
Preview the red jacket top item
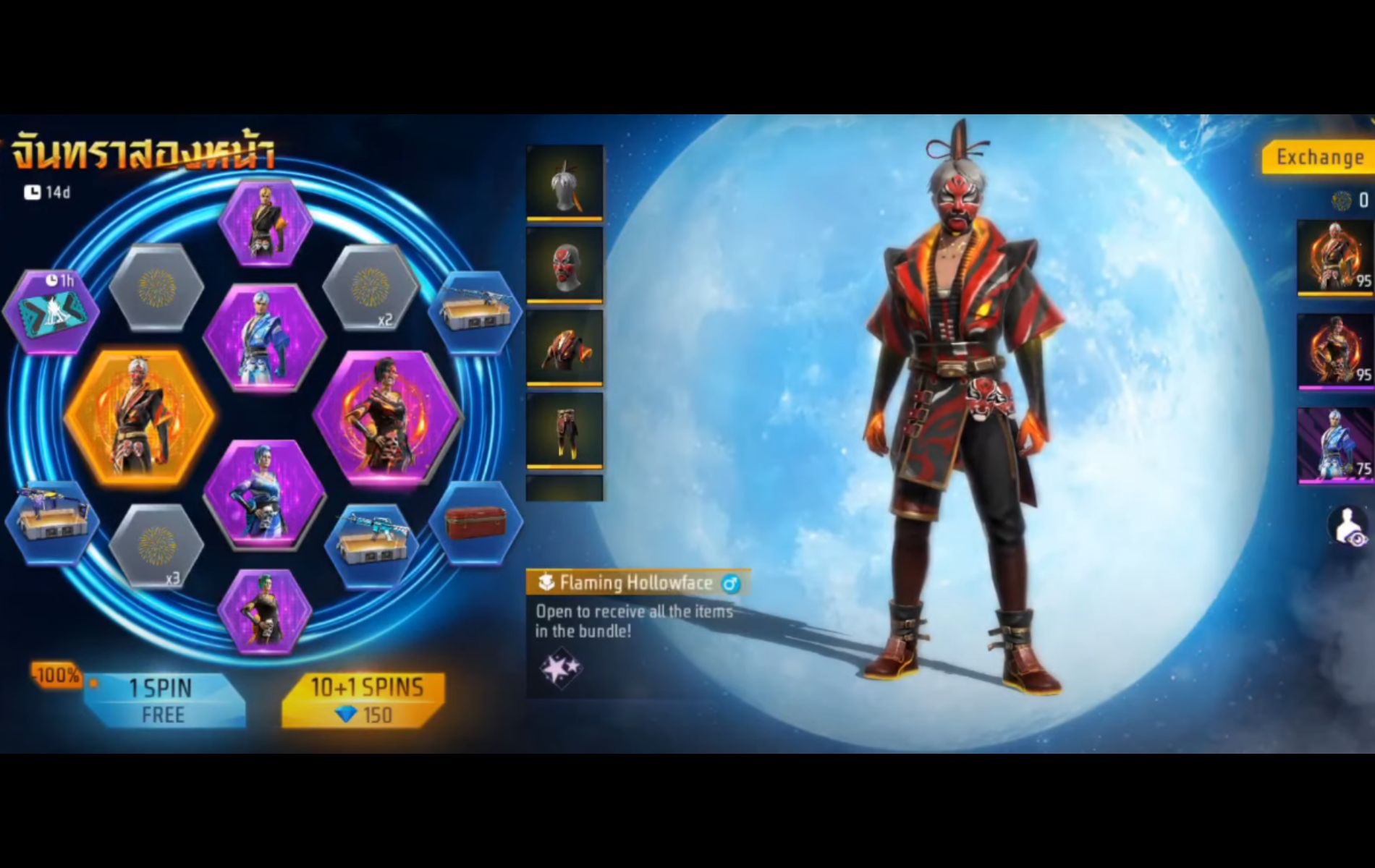click(x=564, y=347)
